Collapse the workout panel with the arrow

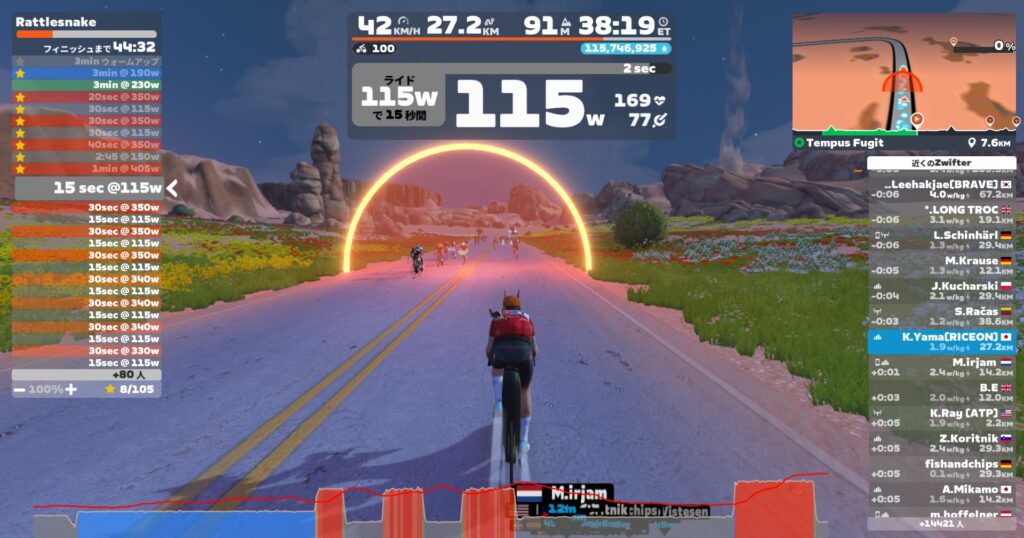171,187
